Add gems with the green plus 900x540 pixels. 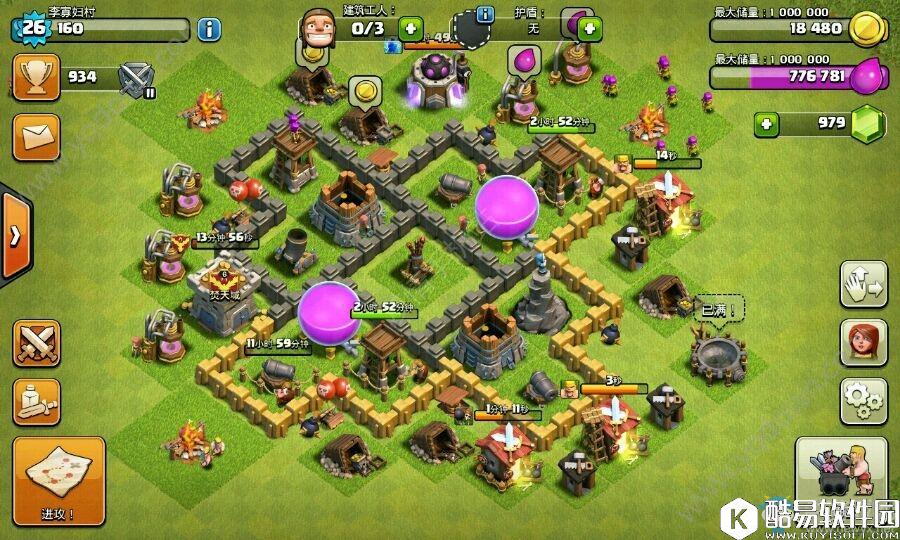click(767, 125)
